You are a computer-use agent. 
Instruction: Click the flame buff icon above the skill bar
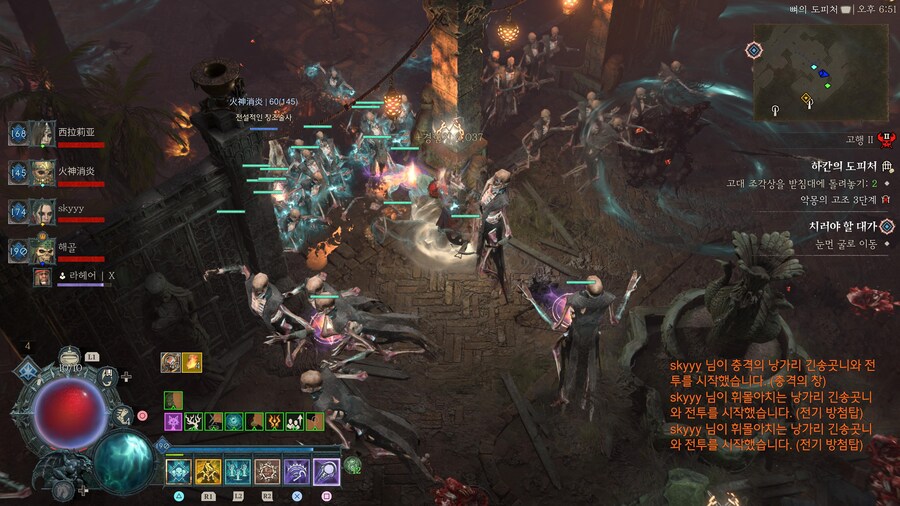[x=192, y=362]
